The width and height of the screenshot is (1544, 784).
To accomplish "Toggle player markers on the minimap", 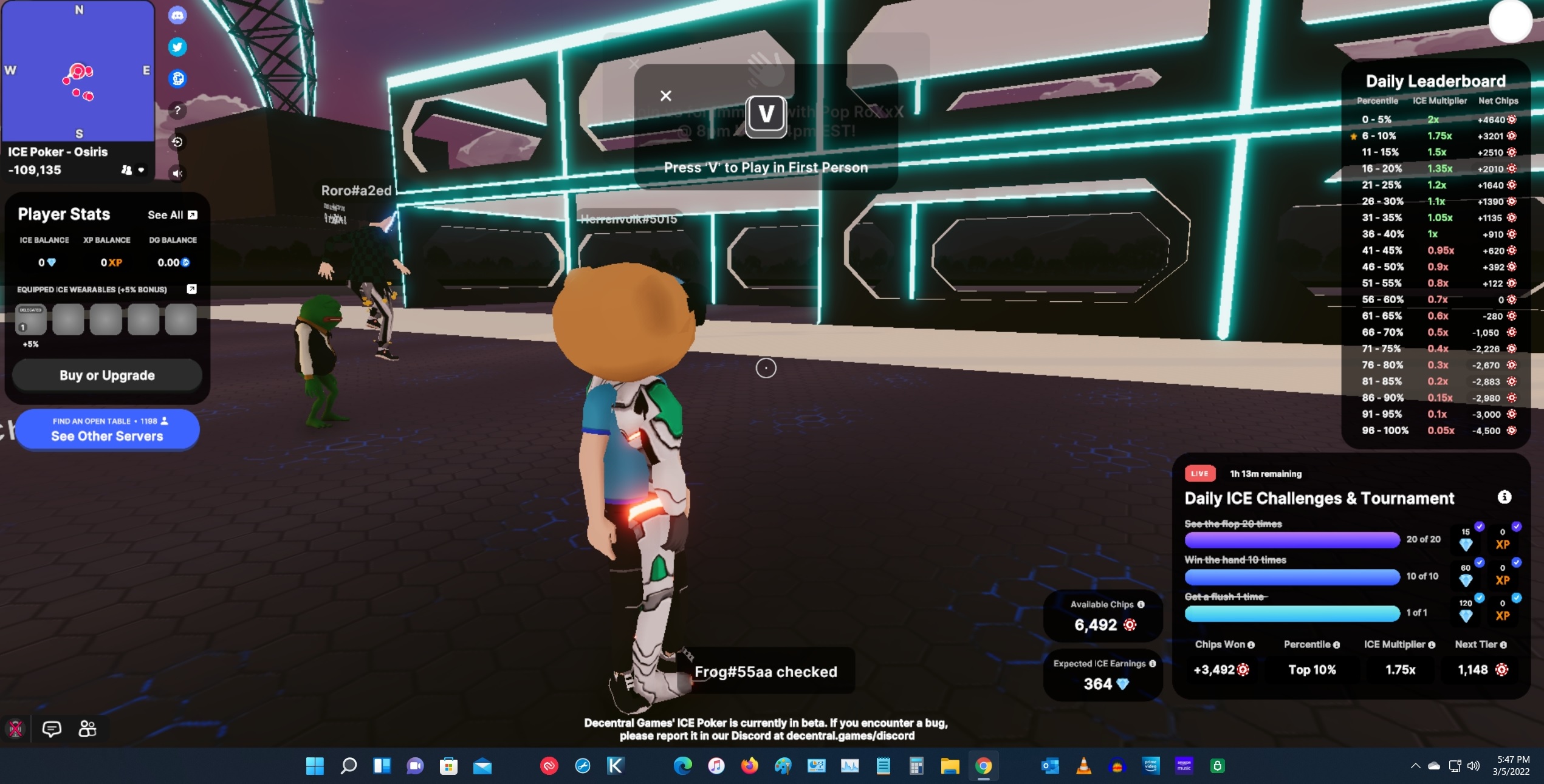I will tap(125, 171).
